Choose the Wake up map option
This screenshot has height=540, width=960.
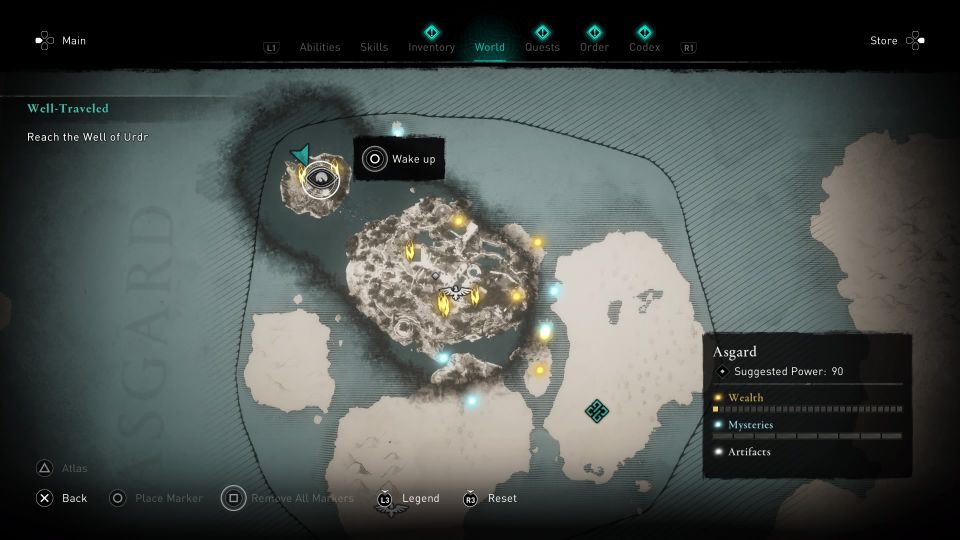coord(400,159)
